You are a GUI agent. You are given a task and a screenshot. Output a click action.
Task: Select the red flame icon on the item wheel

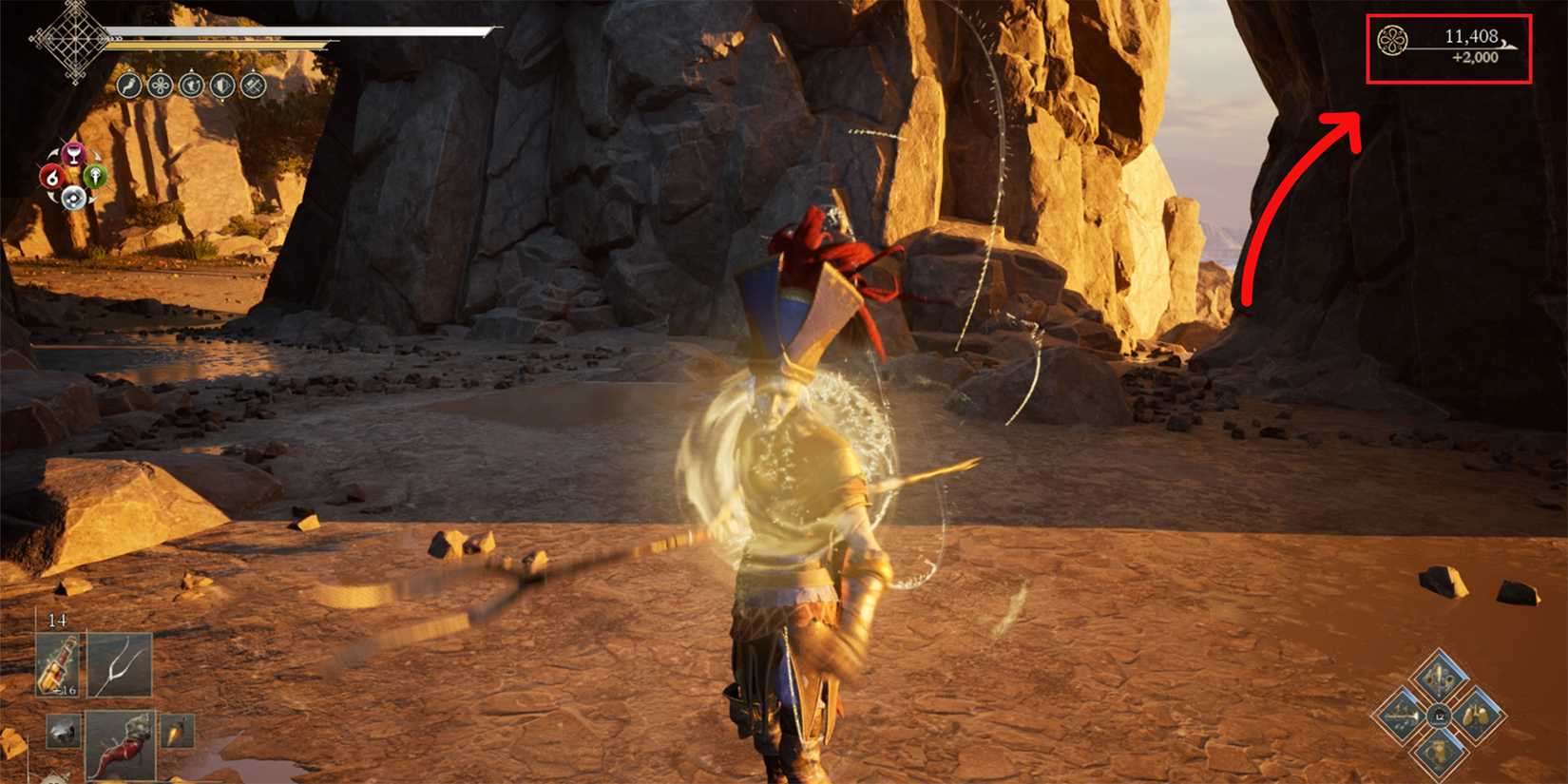53,177
